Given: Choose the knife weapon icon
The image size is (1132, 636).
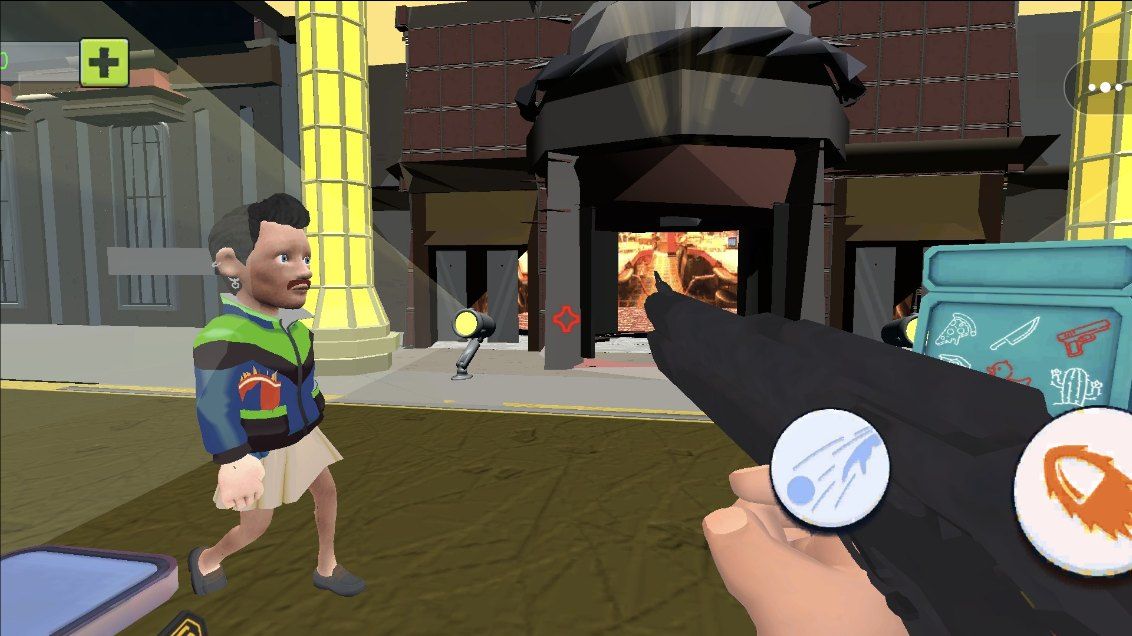Looking at the screenshot, I should 1014,332.
